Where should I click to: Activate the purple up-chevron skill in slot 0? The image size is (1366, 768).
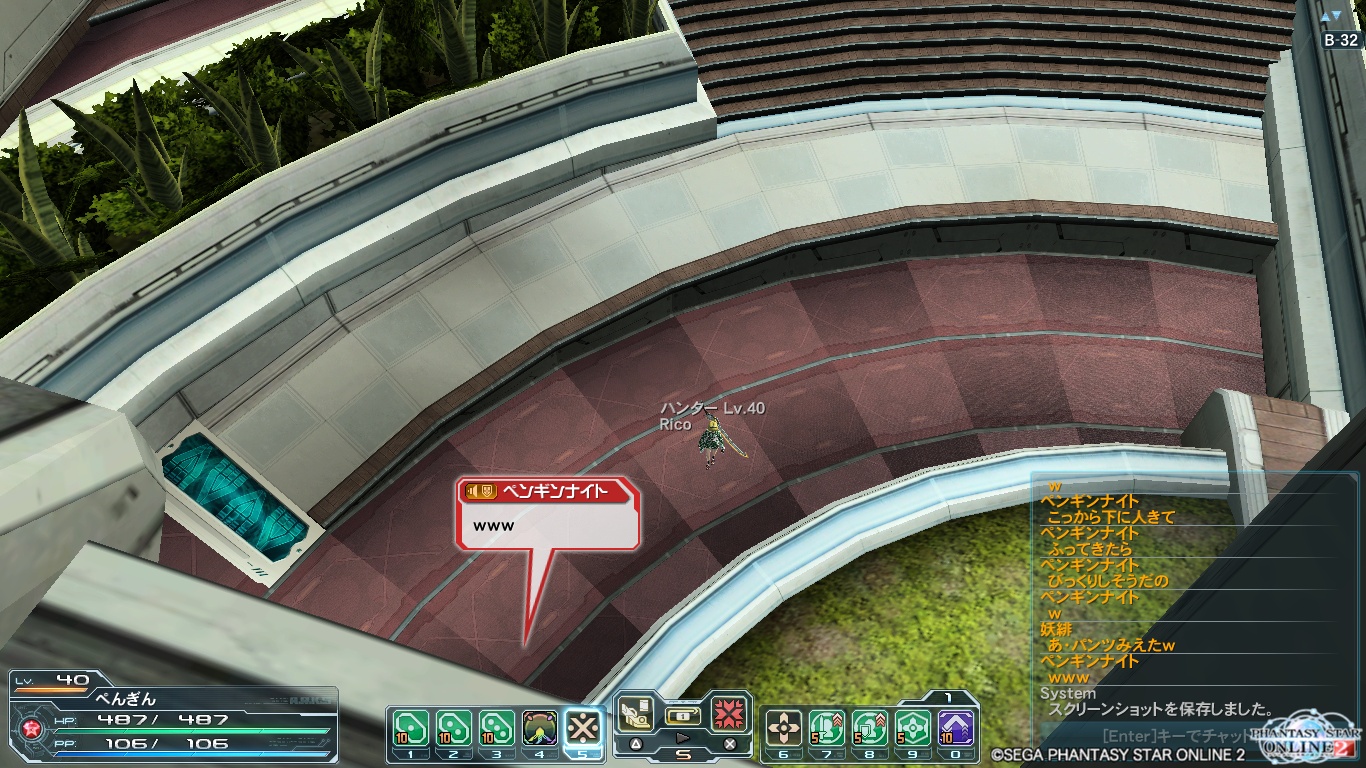(x=956, y=727)
